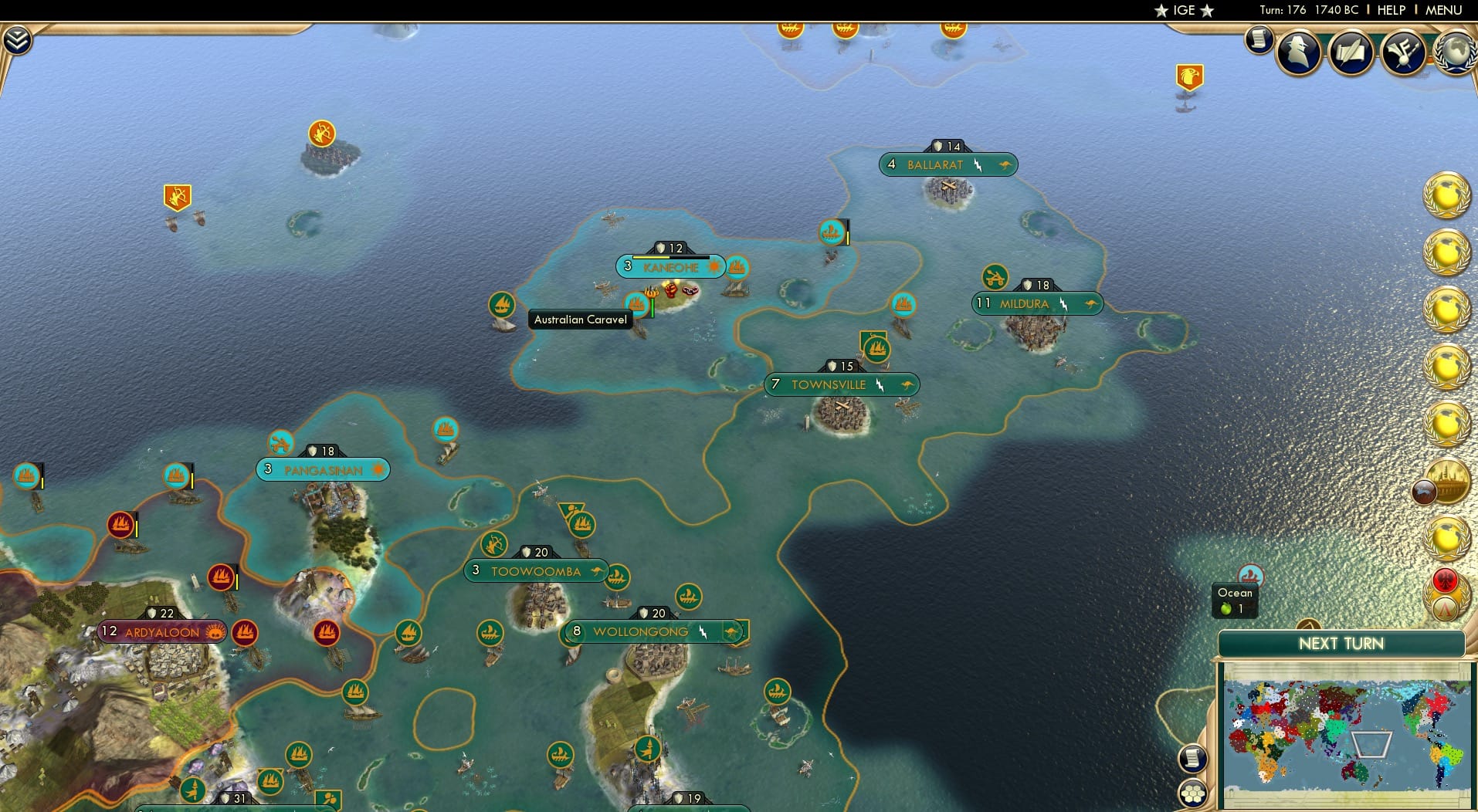Open the Social Policies quill-and-scroll icon
1478x812 pixels.
pos(1351,52)
